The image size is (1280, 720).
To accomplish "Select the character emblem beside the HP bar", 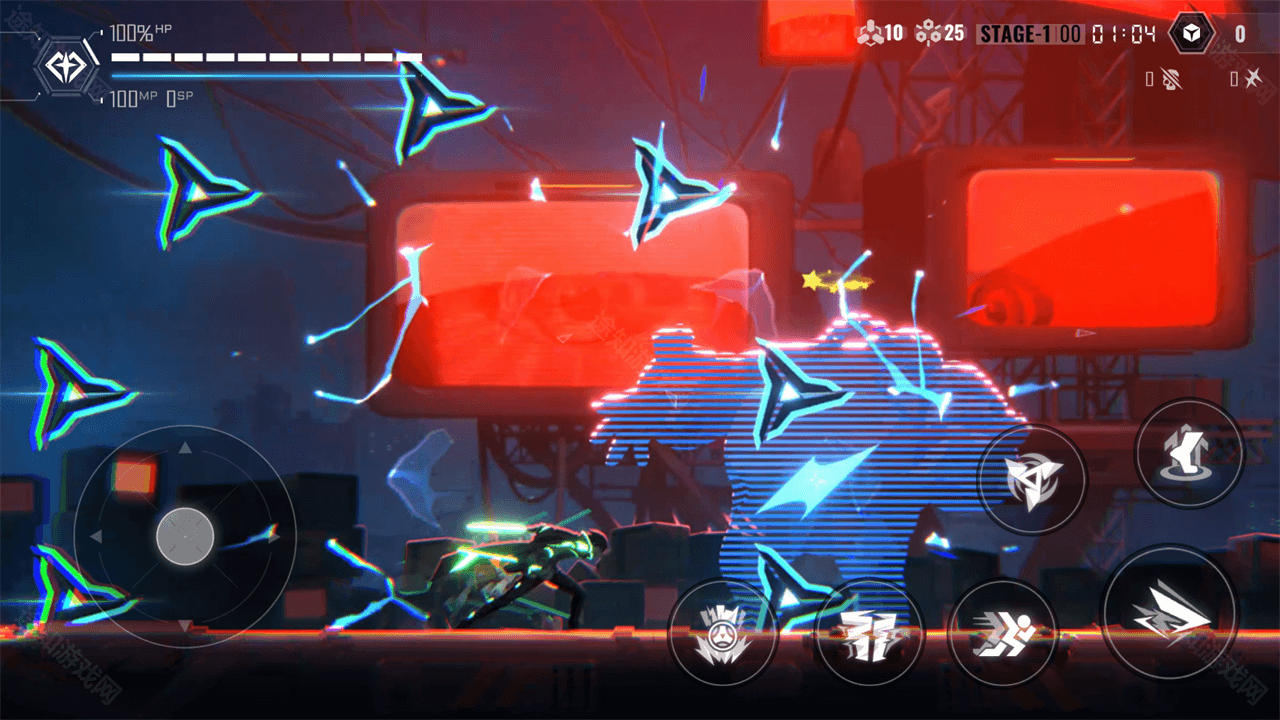I will pyautogui.click(x=66, y=67).
